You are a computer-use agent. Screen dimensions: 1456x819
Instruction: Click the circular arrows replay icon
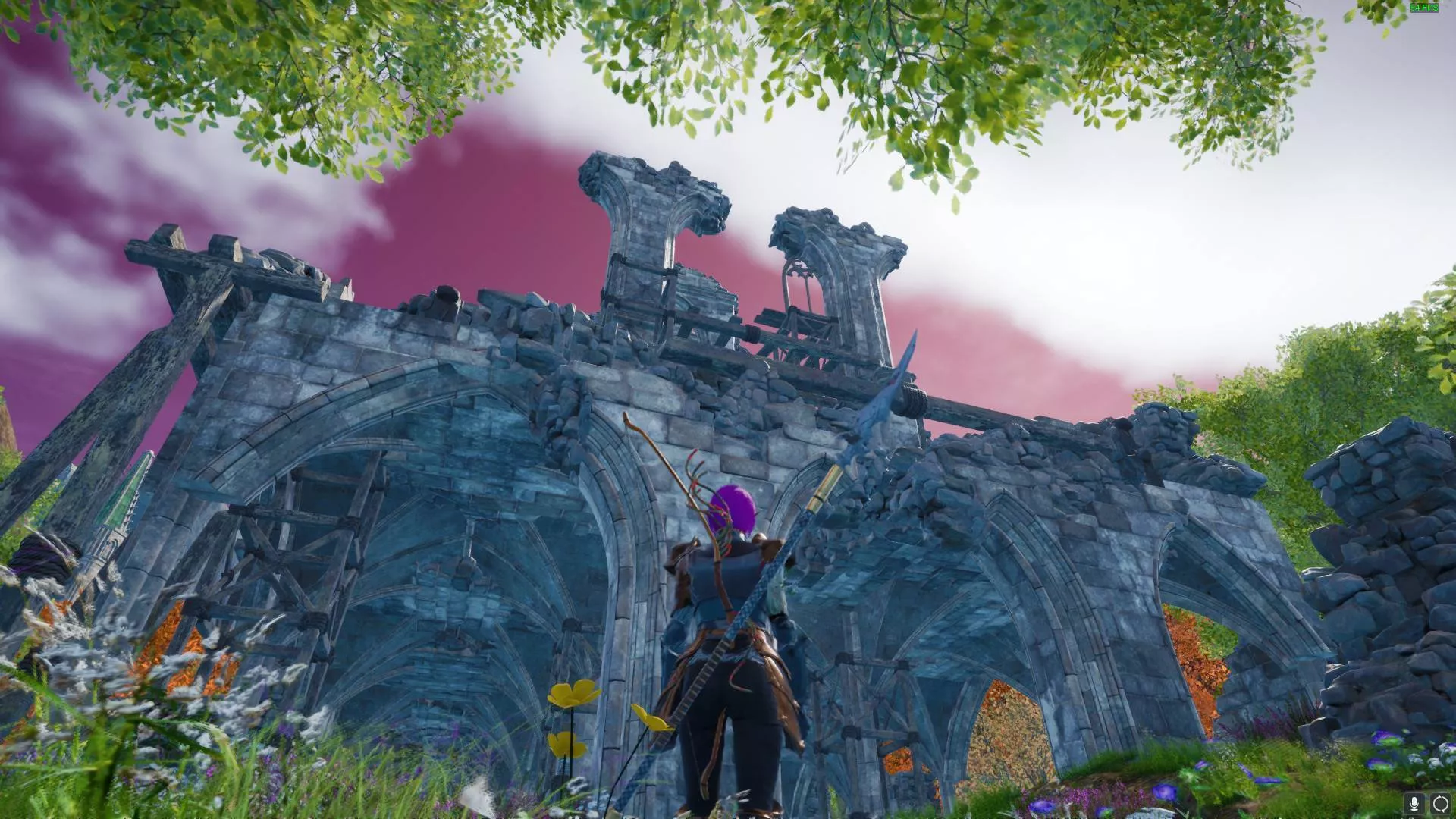click(1440, 804)
